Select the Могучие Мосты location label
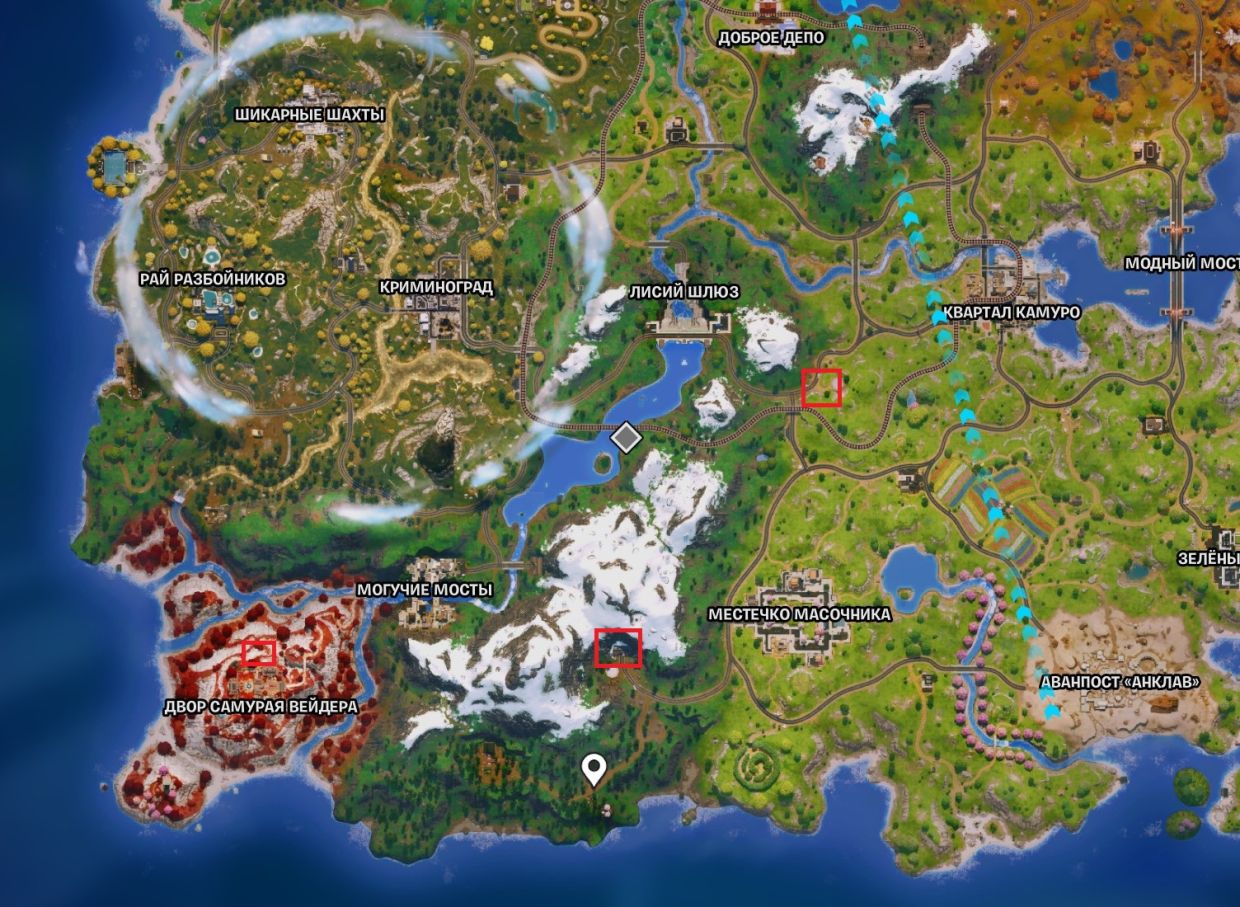This screenshot has height=907, width=1240. point(425,590)
